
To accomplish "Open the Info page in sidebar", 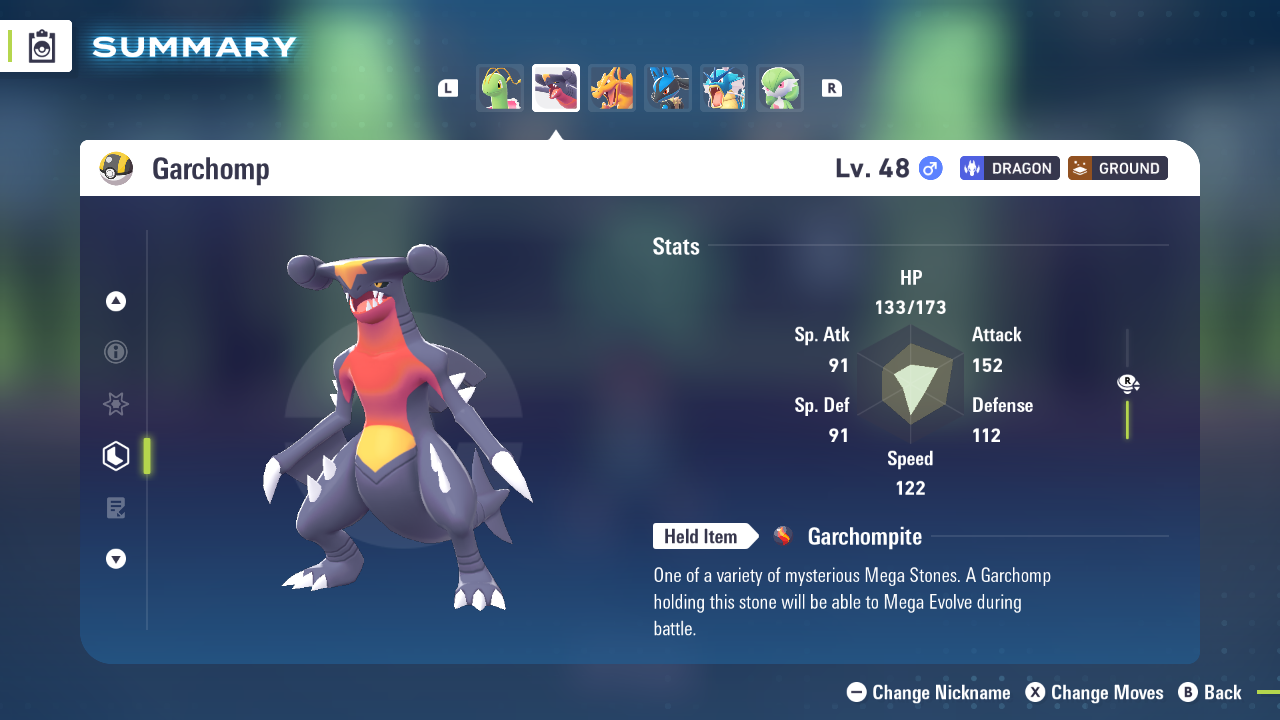I will coord(115,352).
